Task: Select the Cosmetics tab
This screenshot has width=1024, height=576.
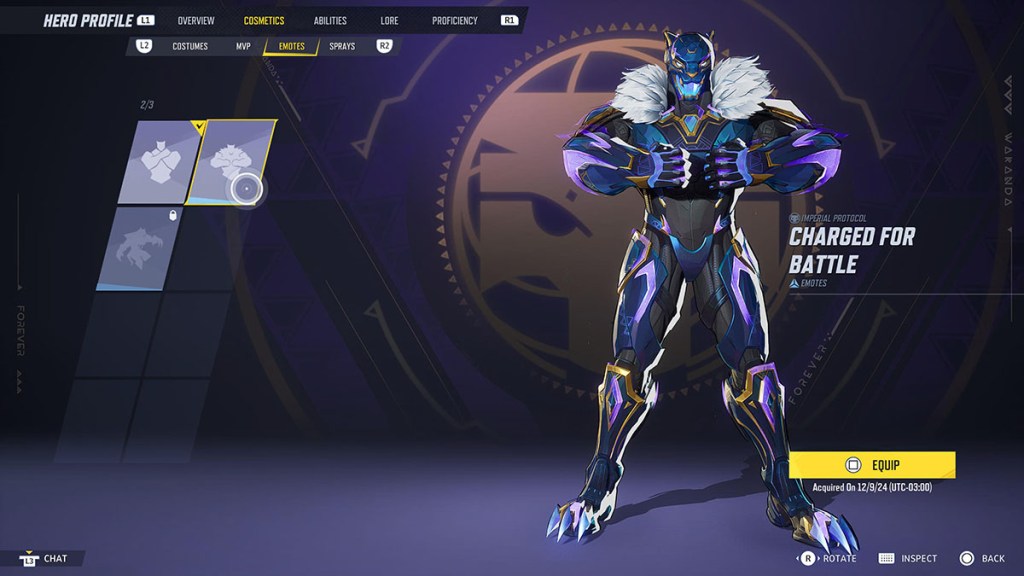Action: coord(264,20)
